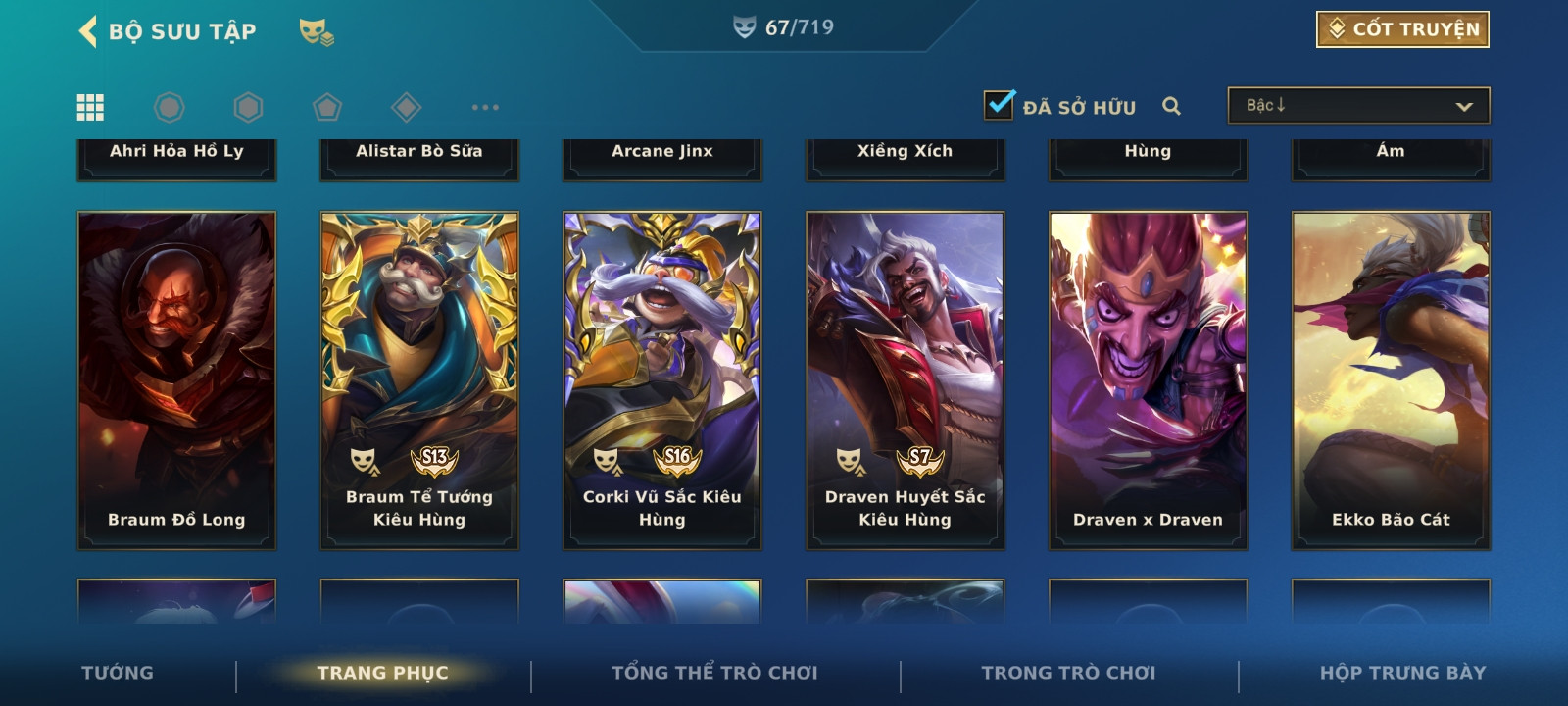Pick Draven Huyết Sắc Kiêu Hùng skin
The width and height of the screenshot is (1568, 706).
906,380
